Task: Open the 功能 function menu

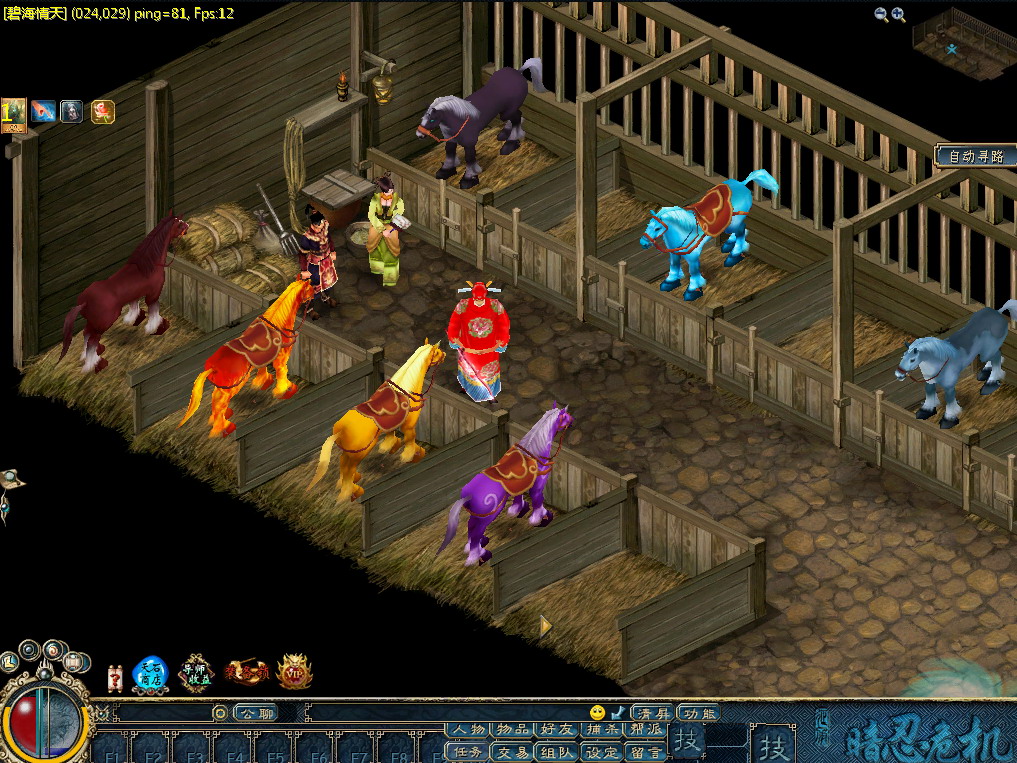Action: (x=698, y=713)
